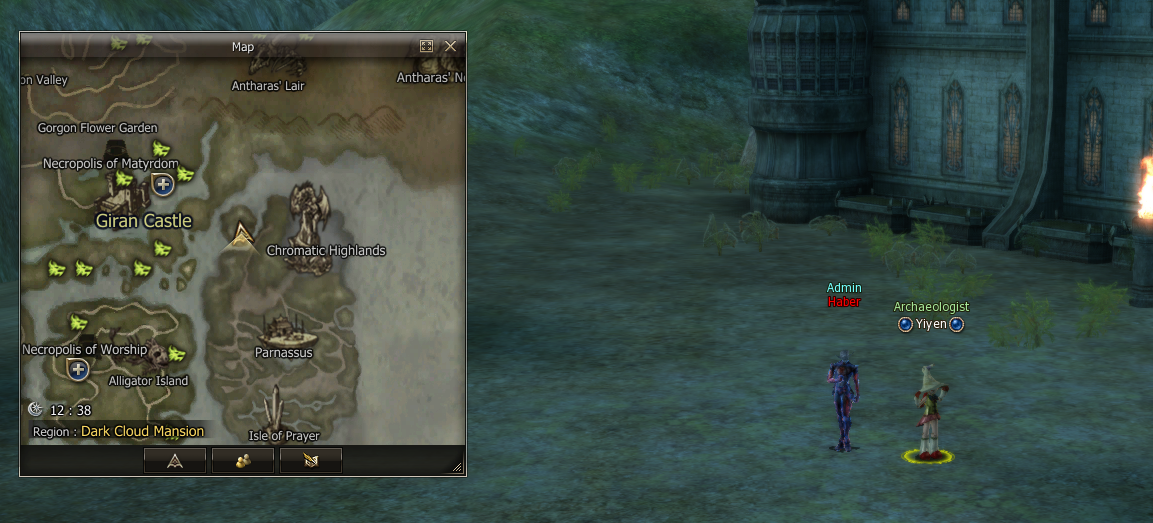
Task: Click the Parnassus location on the map
Action: coord(284,352)
